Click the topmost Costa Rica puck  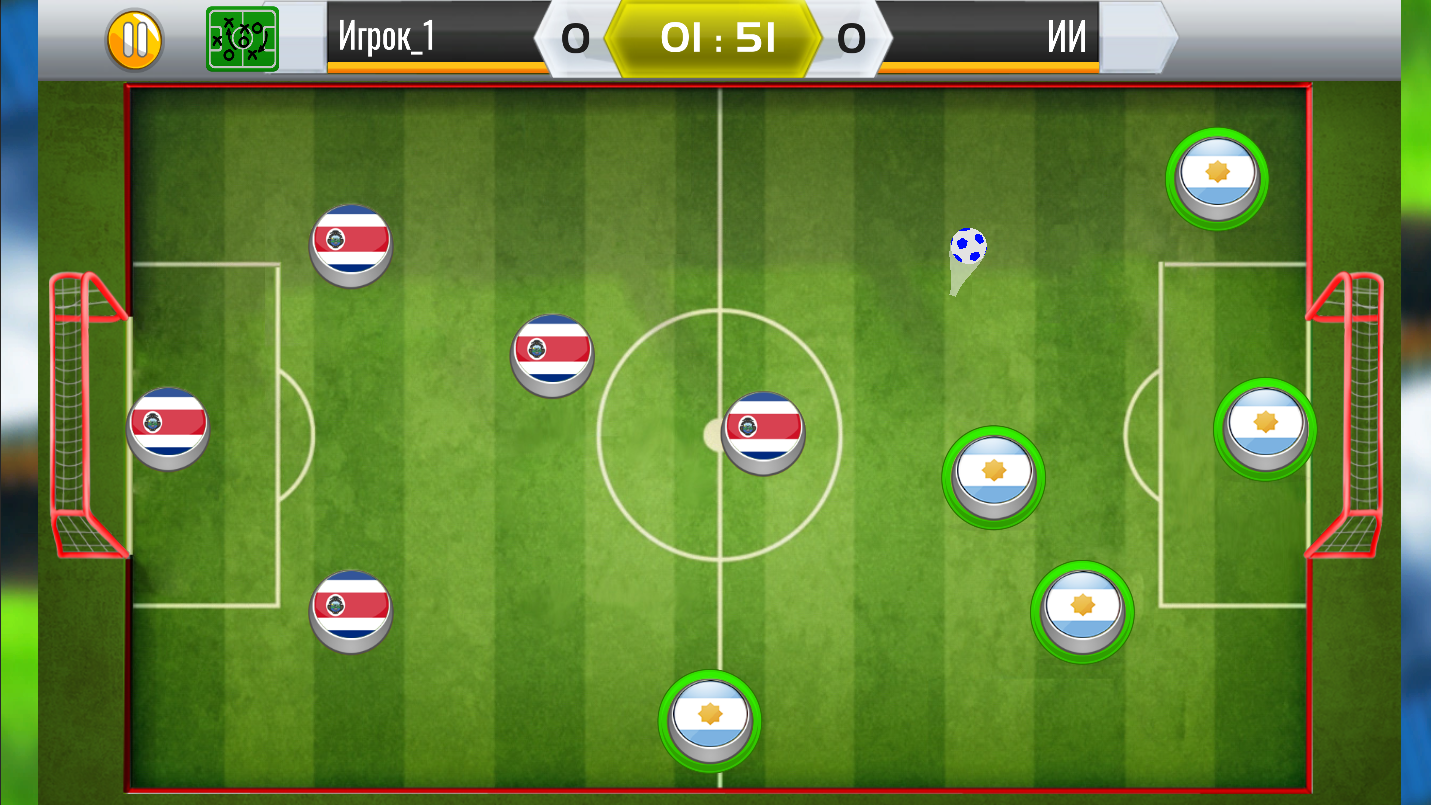(351, 245)
